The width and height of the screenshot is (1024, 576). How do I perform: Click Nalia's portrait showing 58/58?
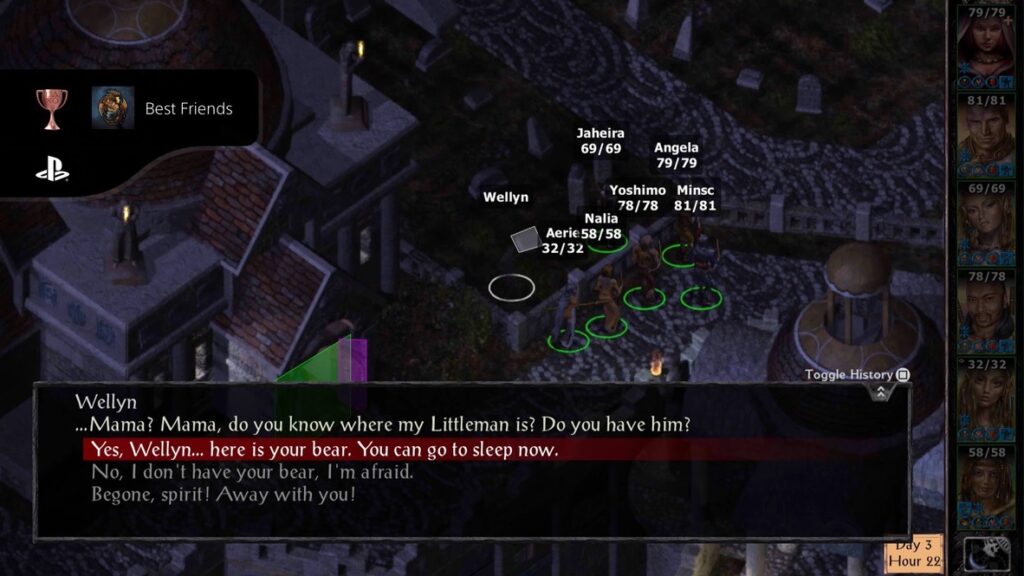[985, 490]
